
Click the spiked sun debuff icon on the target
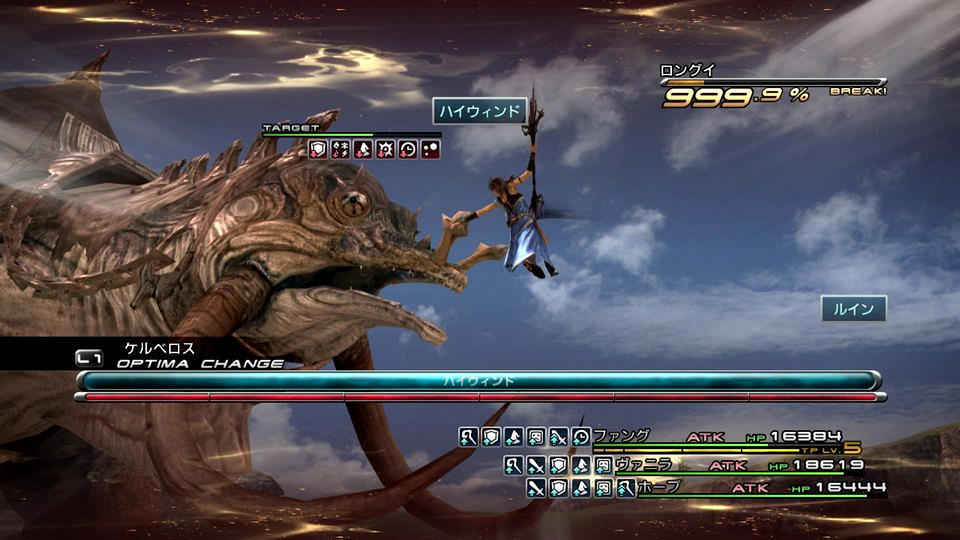pyautogui.click(x=385, y=149)
